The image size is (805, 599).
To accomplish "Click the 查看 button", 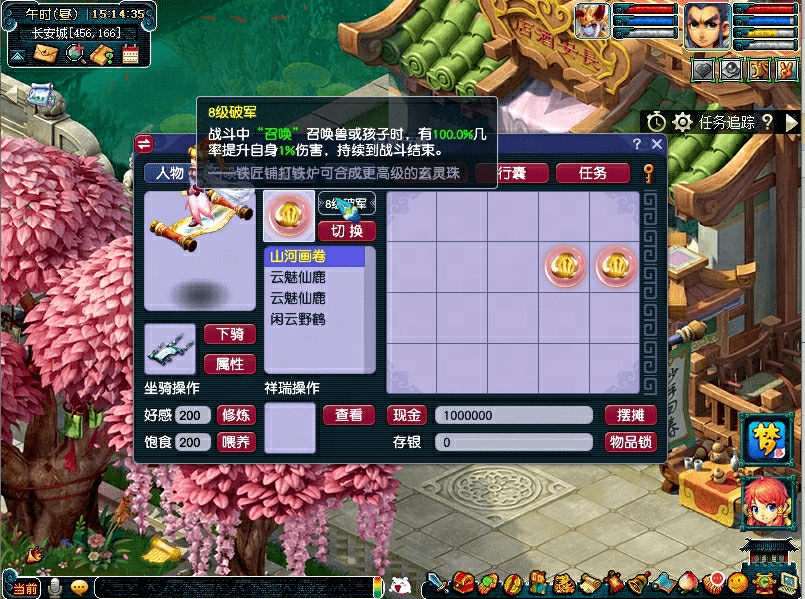I will coord(348,415).
